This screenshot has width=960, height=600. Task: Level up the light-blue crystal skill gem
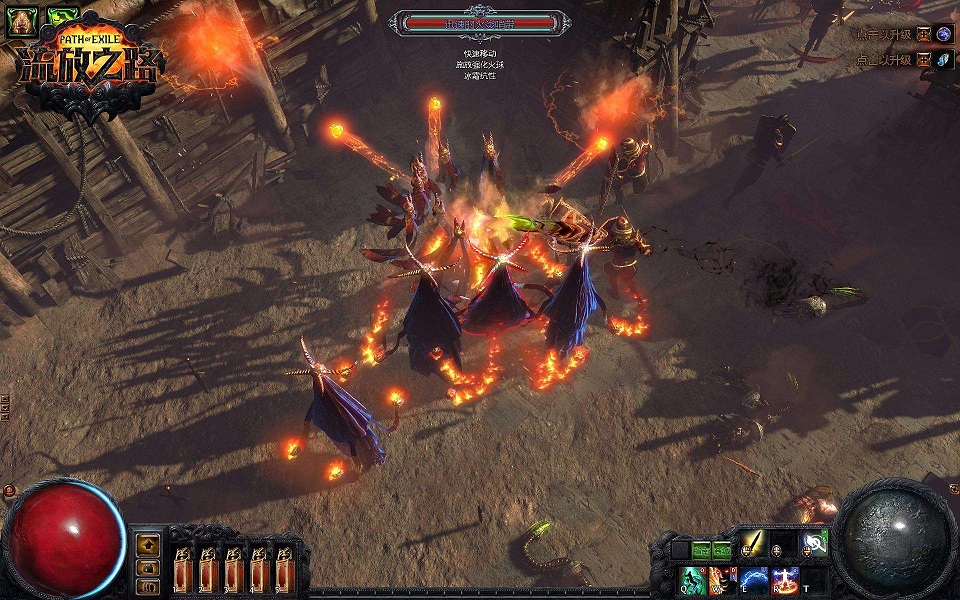point(944,60)
